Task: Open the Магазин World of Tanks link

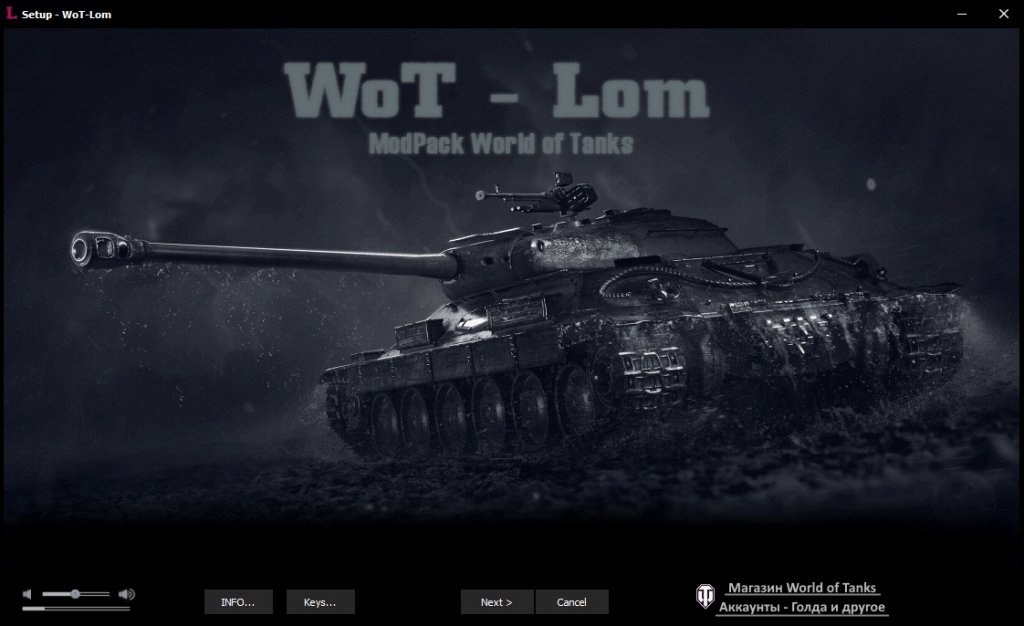Action: tap(801, 588)
